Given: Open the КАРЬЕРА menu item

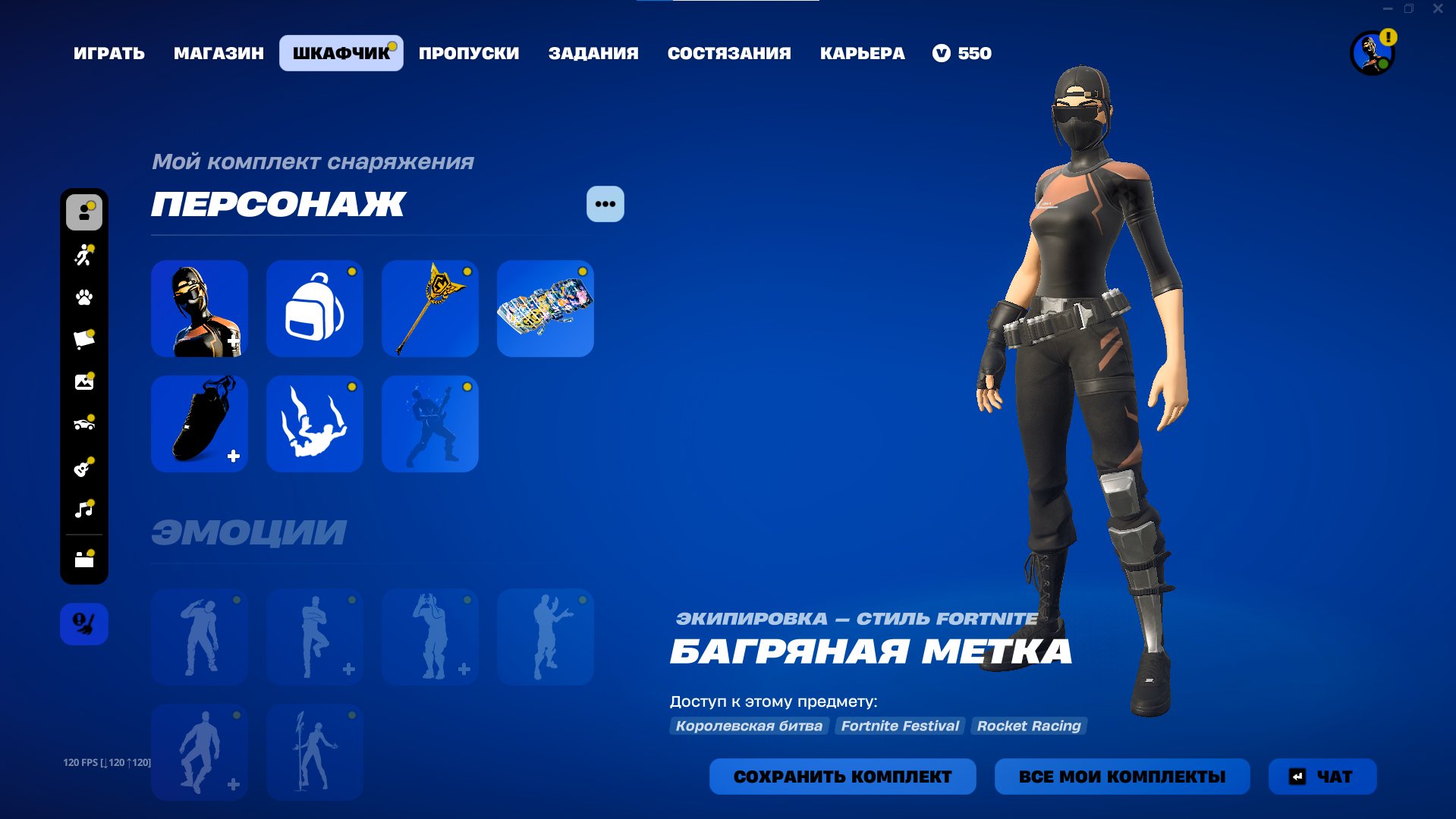Looking at the screenshot, I should pyautogui.click(x=861, y=53).
